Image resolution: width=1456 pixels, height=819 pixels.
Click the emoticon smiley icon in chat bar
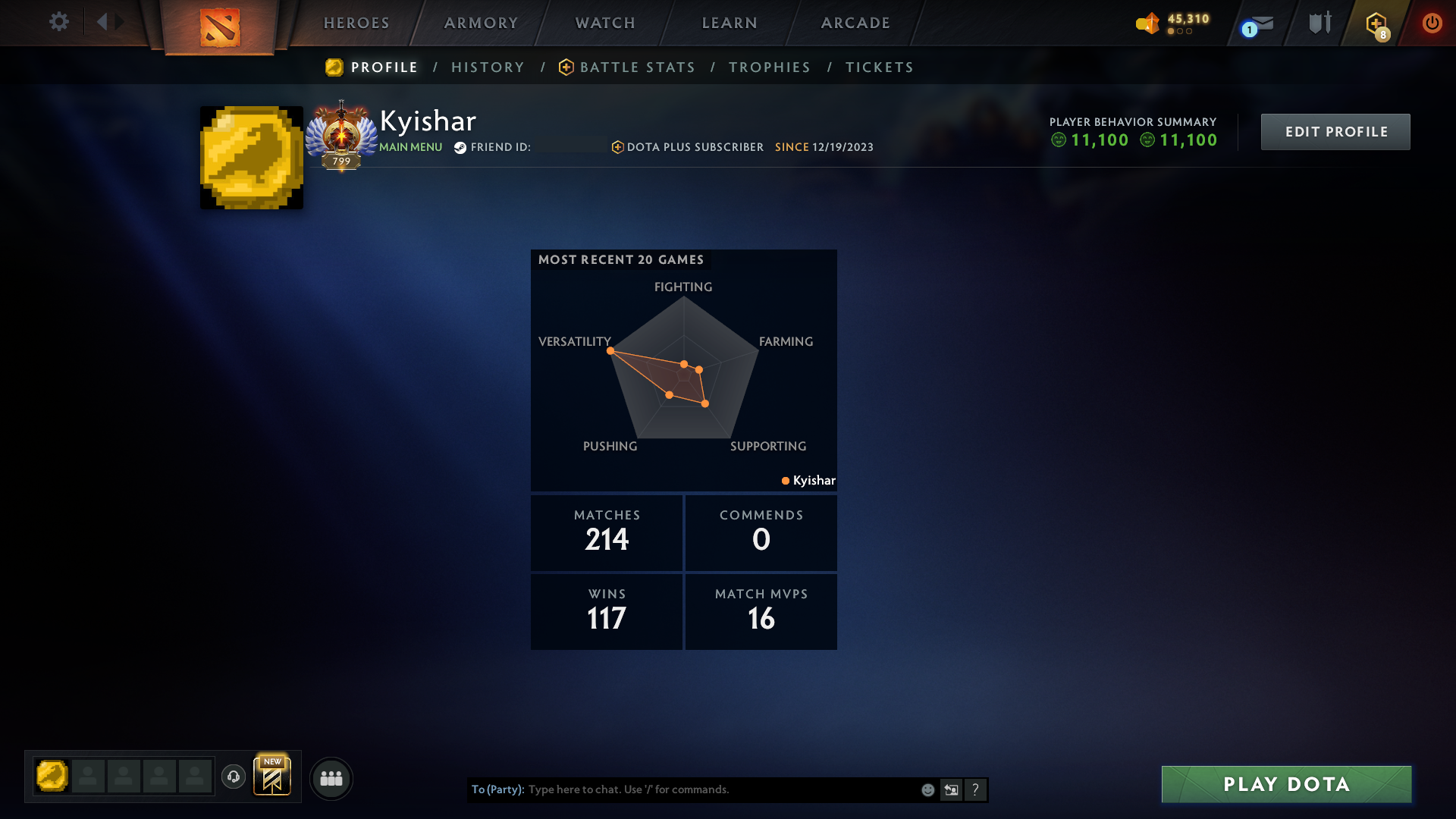927,789
